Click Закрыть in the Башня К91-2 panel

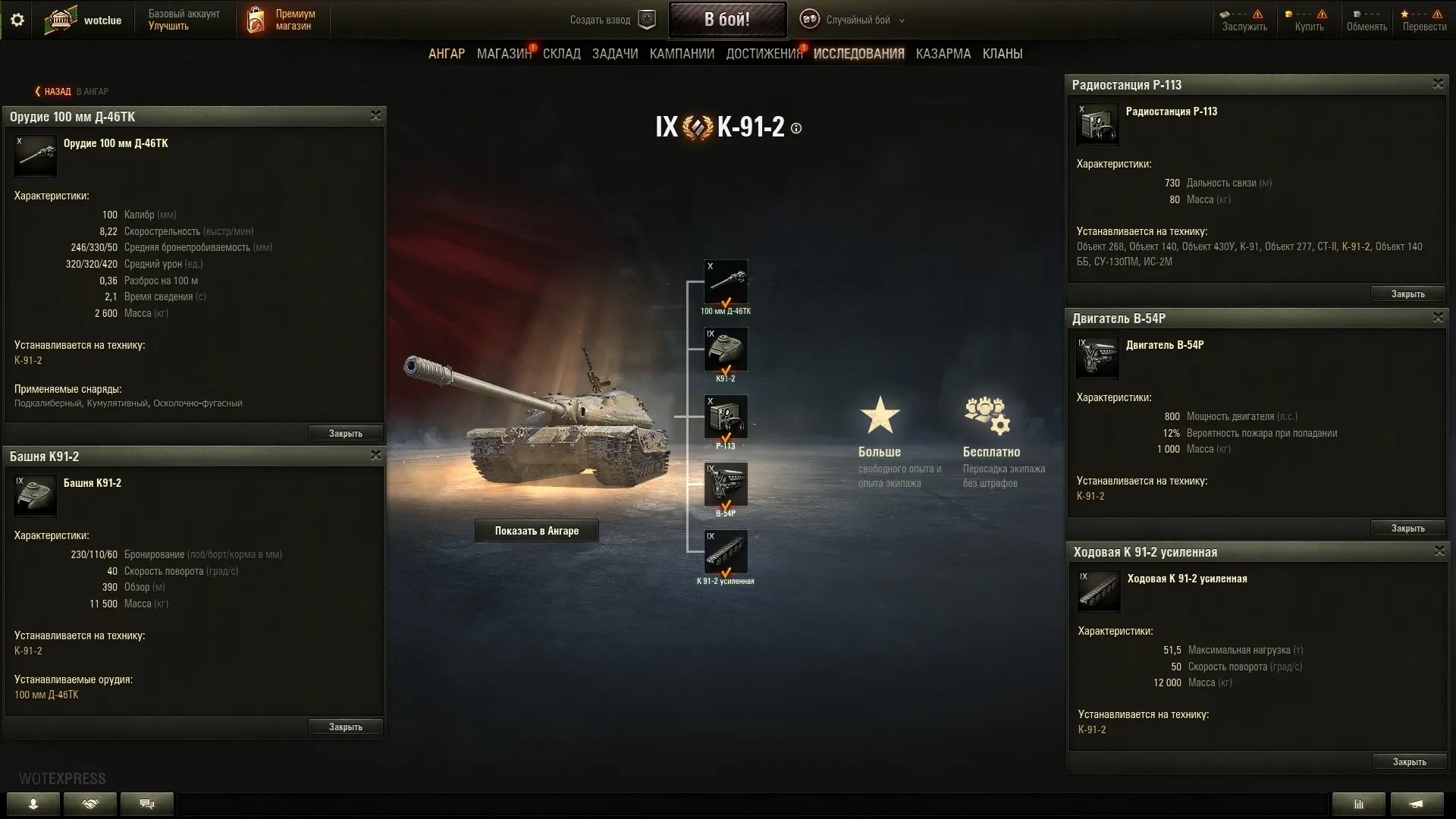pos(345,727)
